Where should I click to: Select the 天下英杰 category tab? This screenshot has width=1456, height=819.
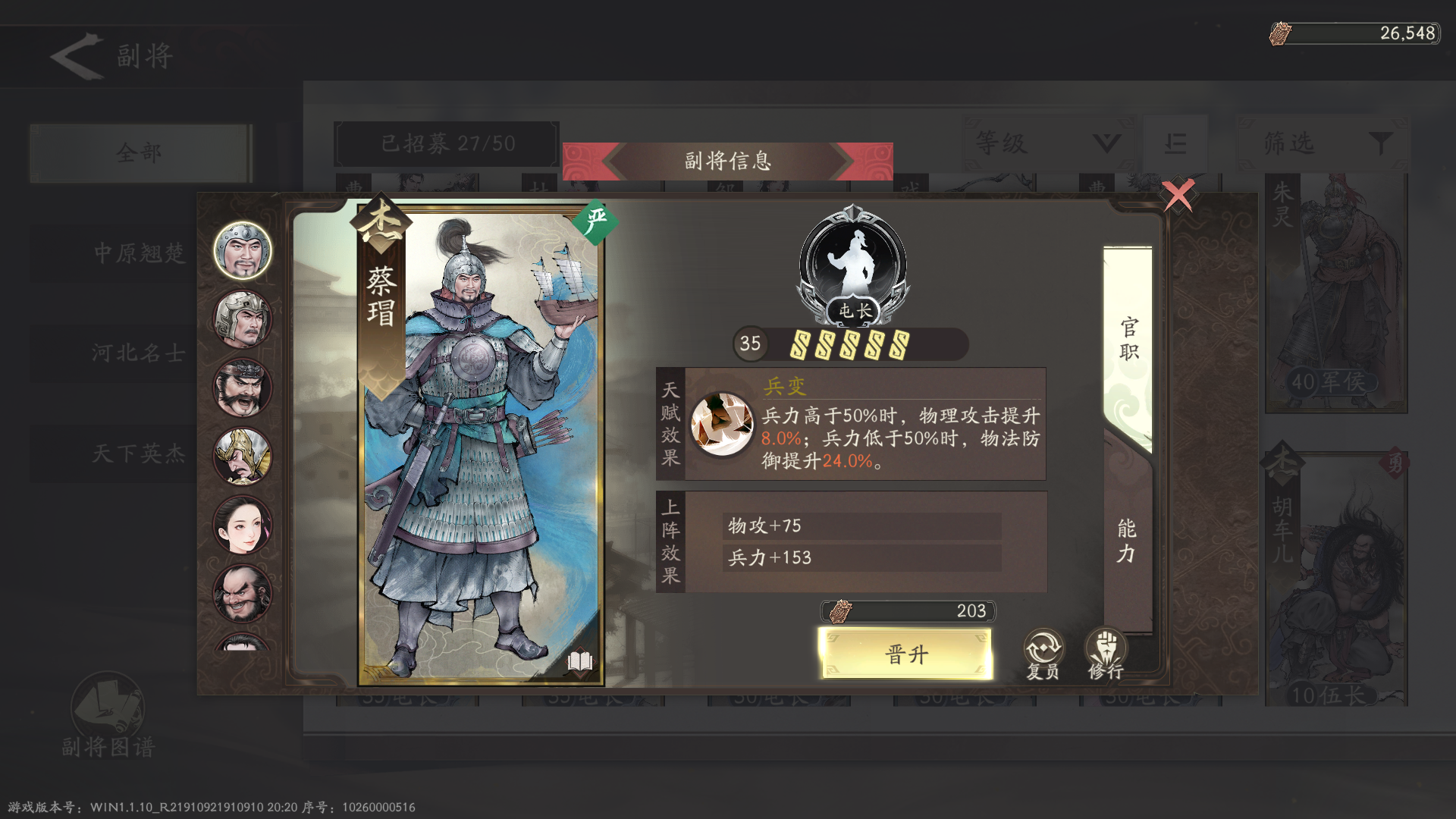coord(140,453)
